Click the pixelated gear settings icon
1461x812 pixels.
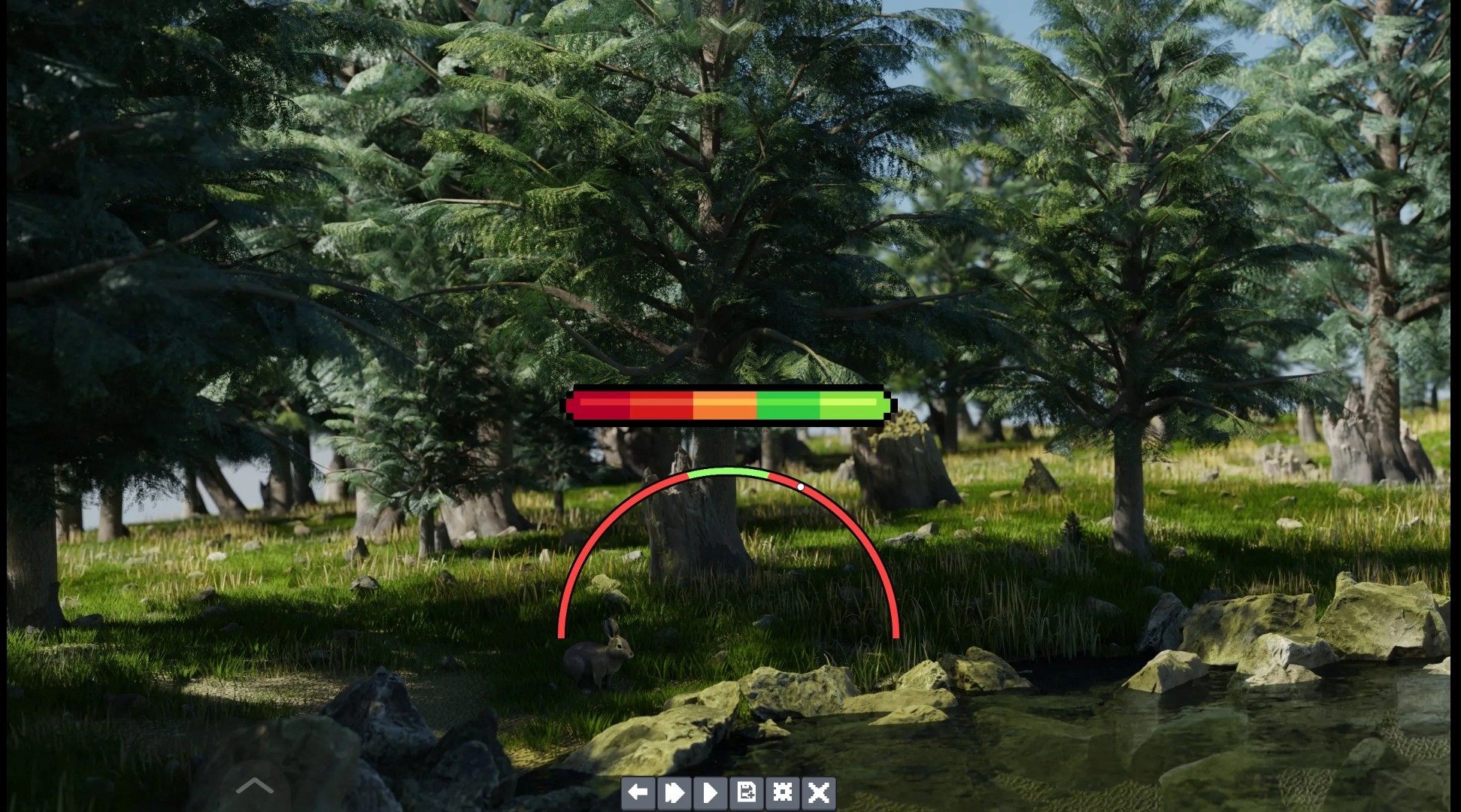pos(783,792)
